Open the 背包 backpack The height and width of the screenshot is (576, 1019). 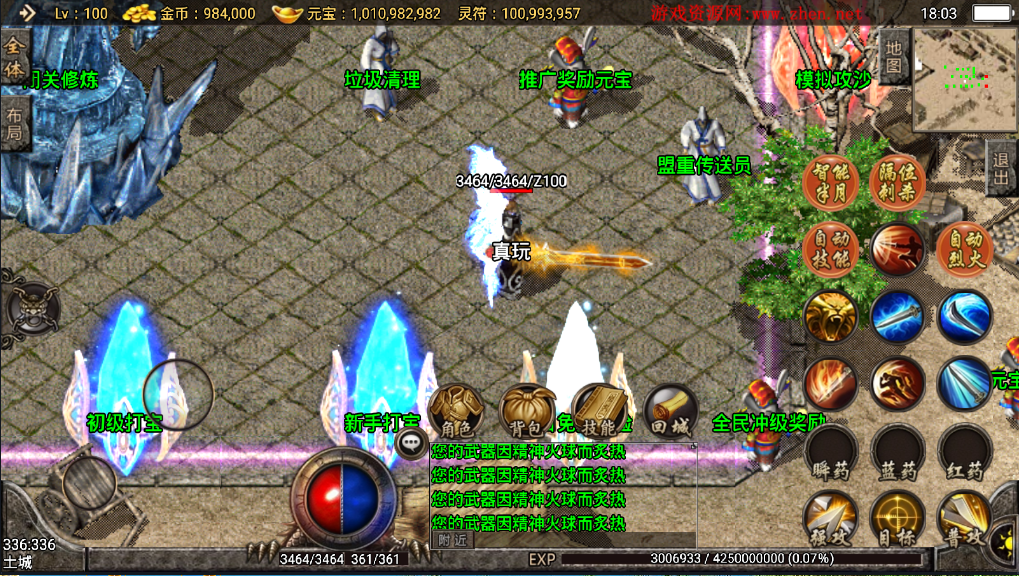[x=528, y=410]
